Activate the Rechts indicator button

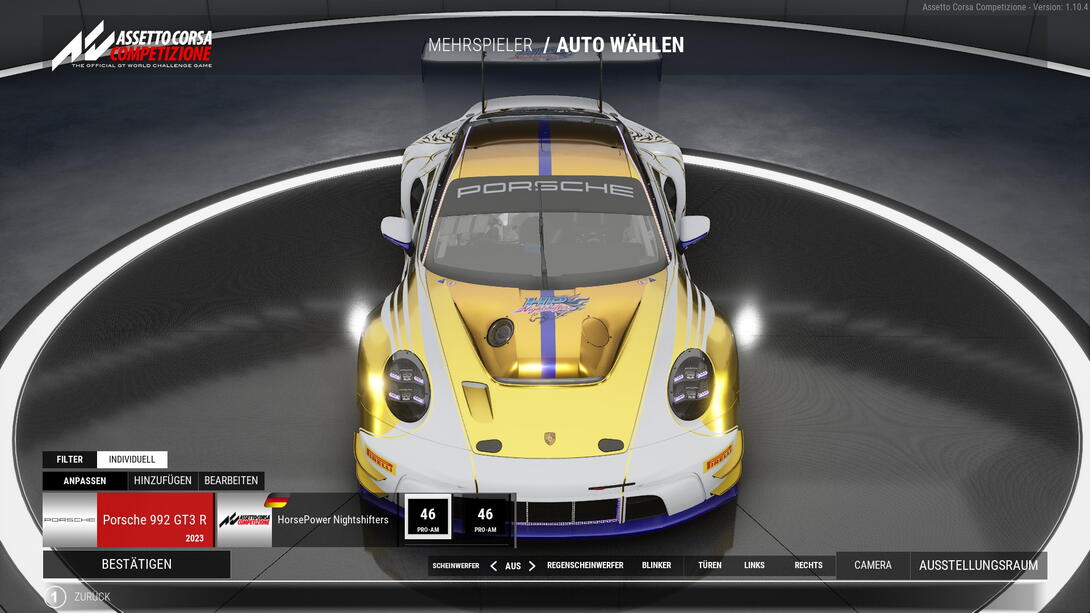(808, 566)
